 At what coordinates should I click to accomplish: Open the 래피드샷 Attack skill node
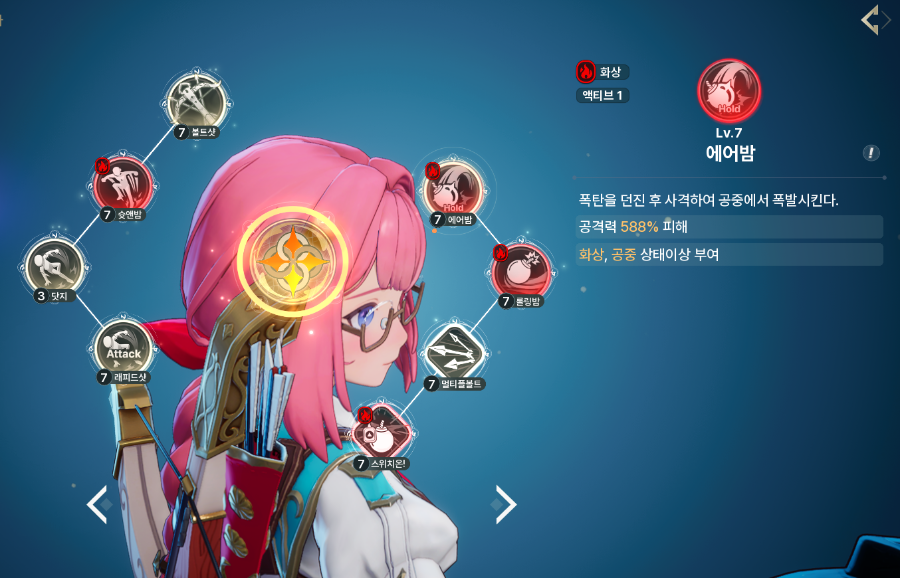pos(124,348)
